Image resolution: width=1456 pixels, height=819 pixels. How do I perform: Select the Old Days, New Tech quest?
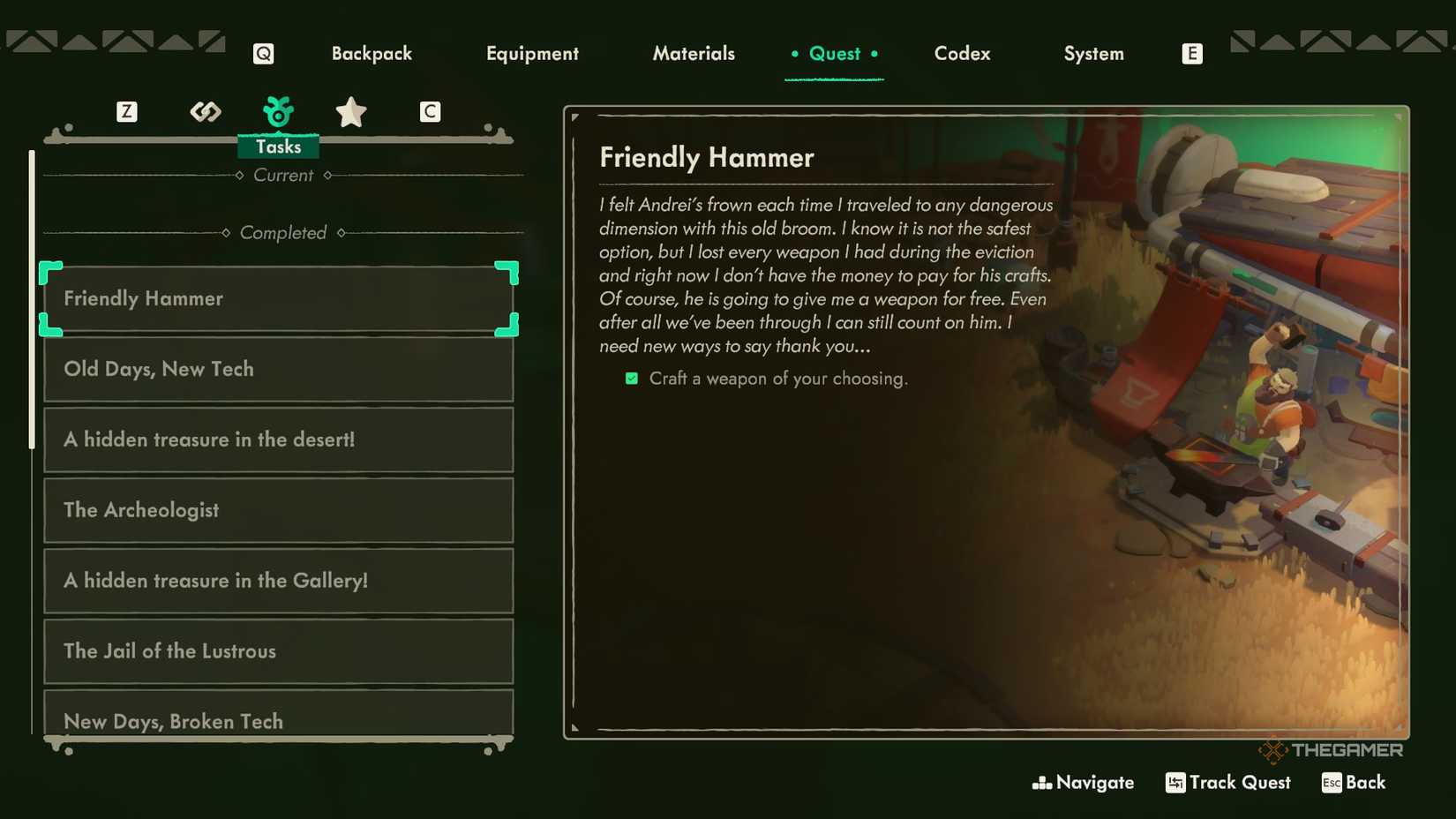278,369
